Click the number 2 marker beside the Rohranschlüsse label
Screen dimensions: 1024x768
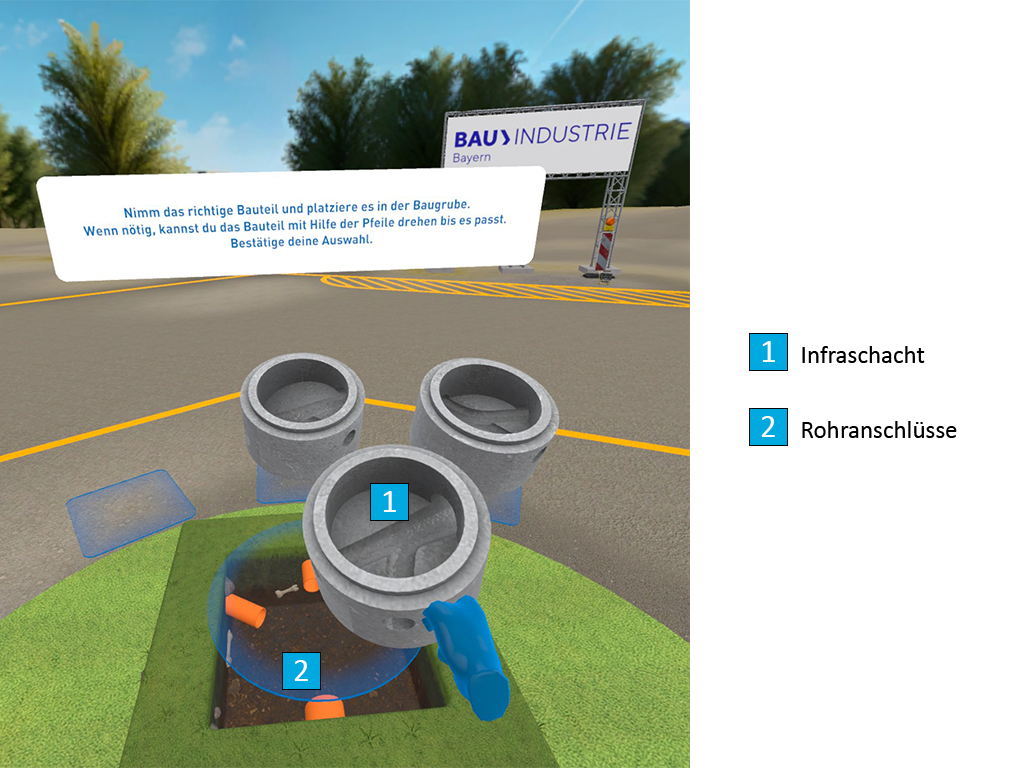768,427
